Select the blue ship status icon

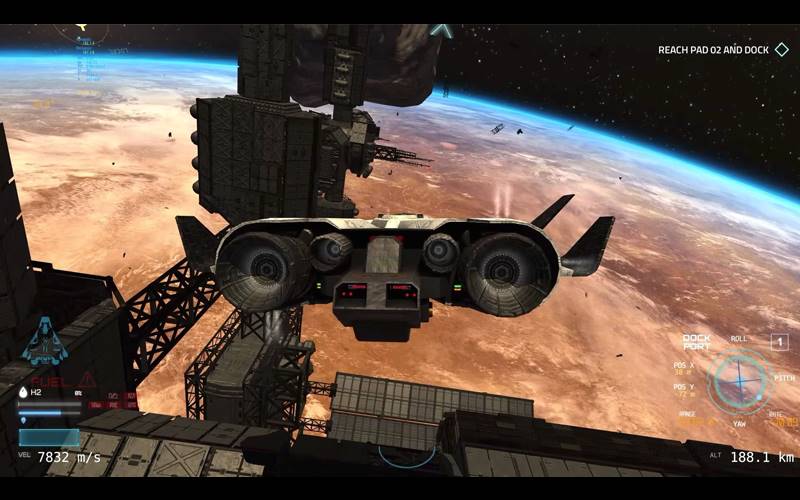click(44, 340)
